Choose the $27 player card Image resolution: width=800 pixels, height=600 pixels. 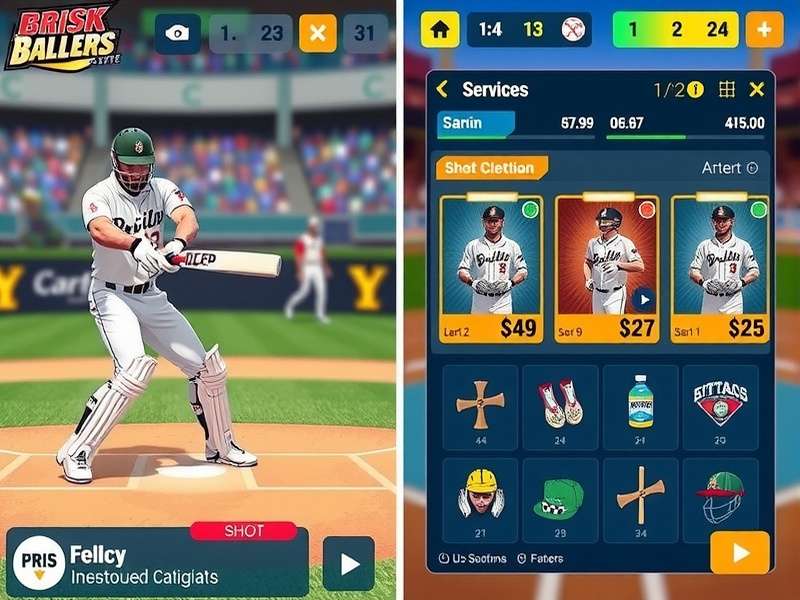click(x=608, y=268)
